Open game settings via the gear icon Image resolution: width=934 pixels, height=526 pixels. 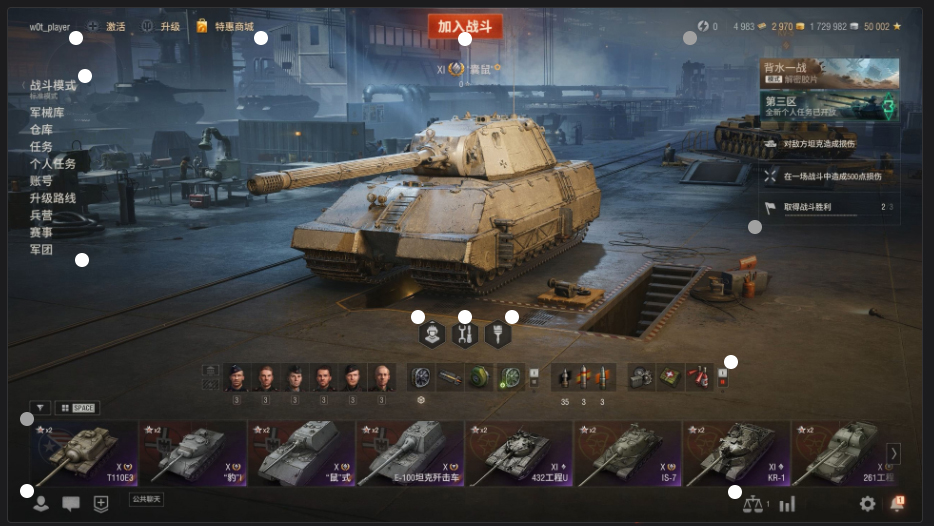pyautogui.click(x=867, y=504)
